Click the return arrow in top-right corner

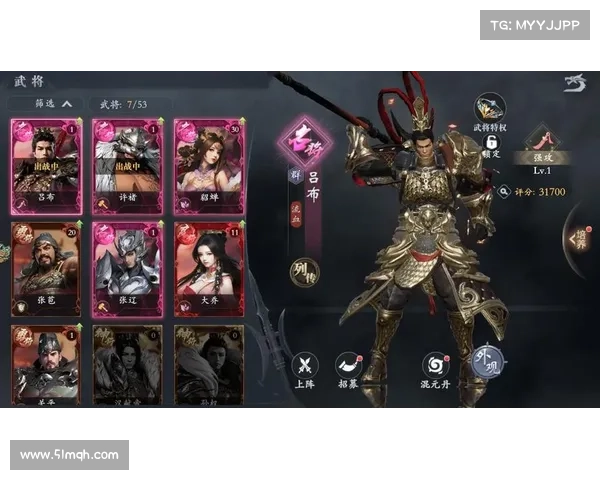(574, 82)
